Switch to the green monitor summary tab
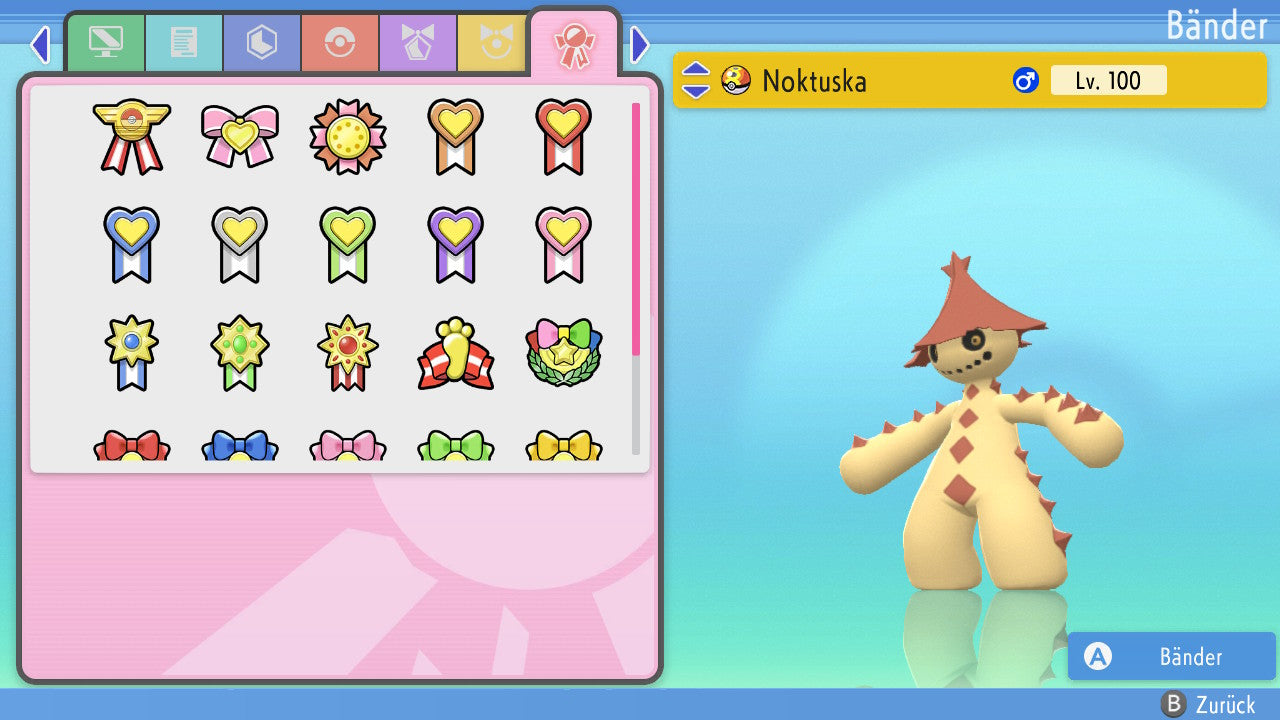This screenshot has width=1280, height=720. 106,43
